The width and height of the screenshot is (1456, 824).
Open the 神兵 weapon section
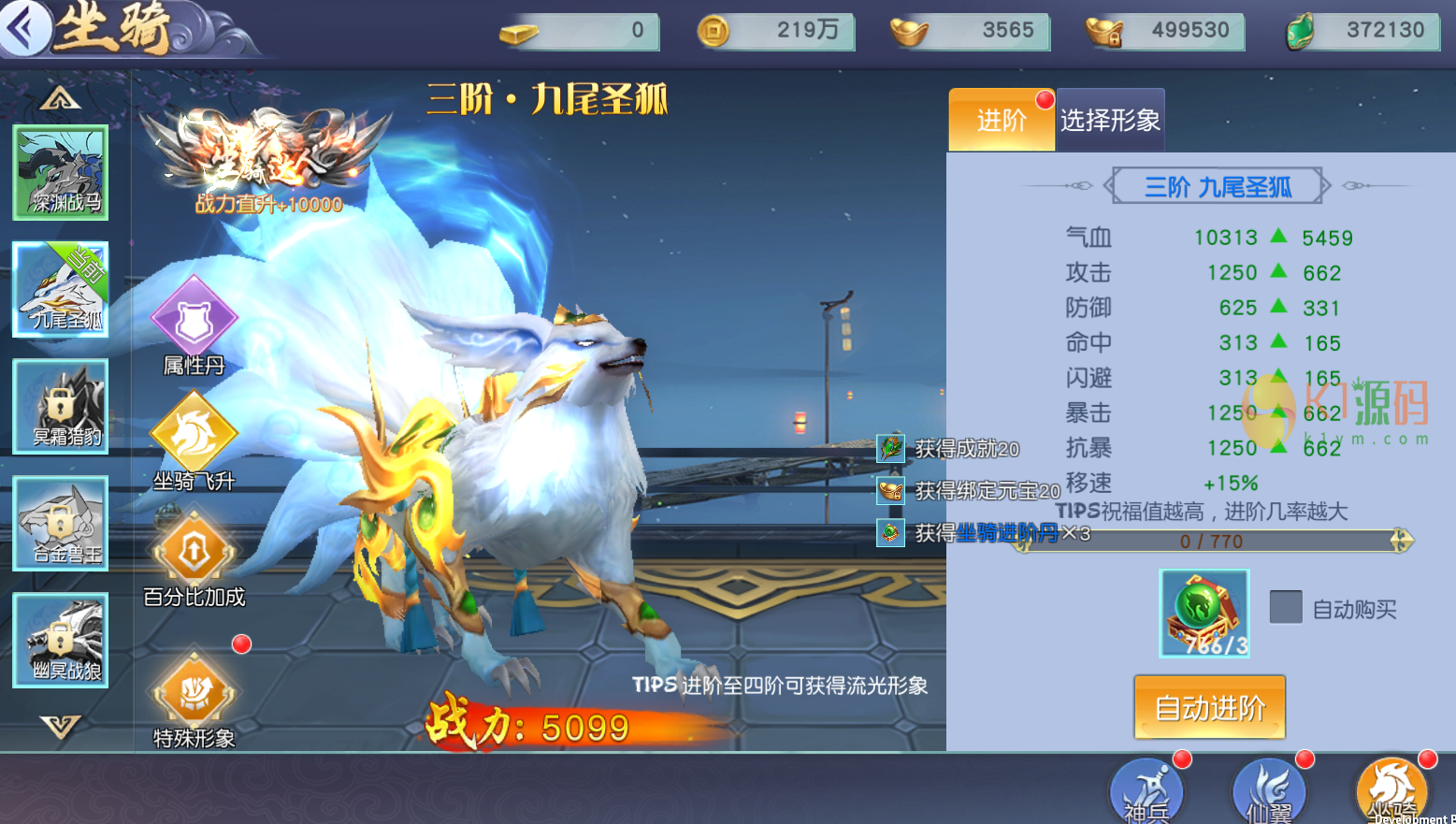pyautogui.click(x=1146, y=791)
